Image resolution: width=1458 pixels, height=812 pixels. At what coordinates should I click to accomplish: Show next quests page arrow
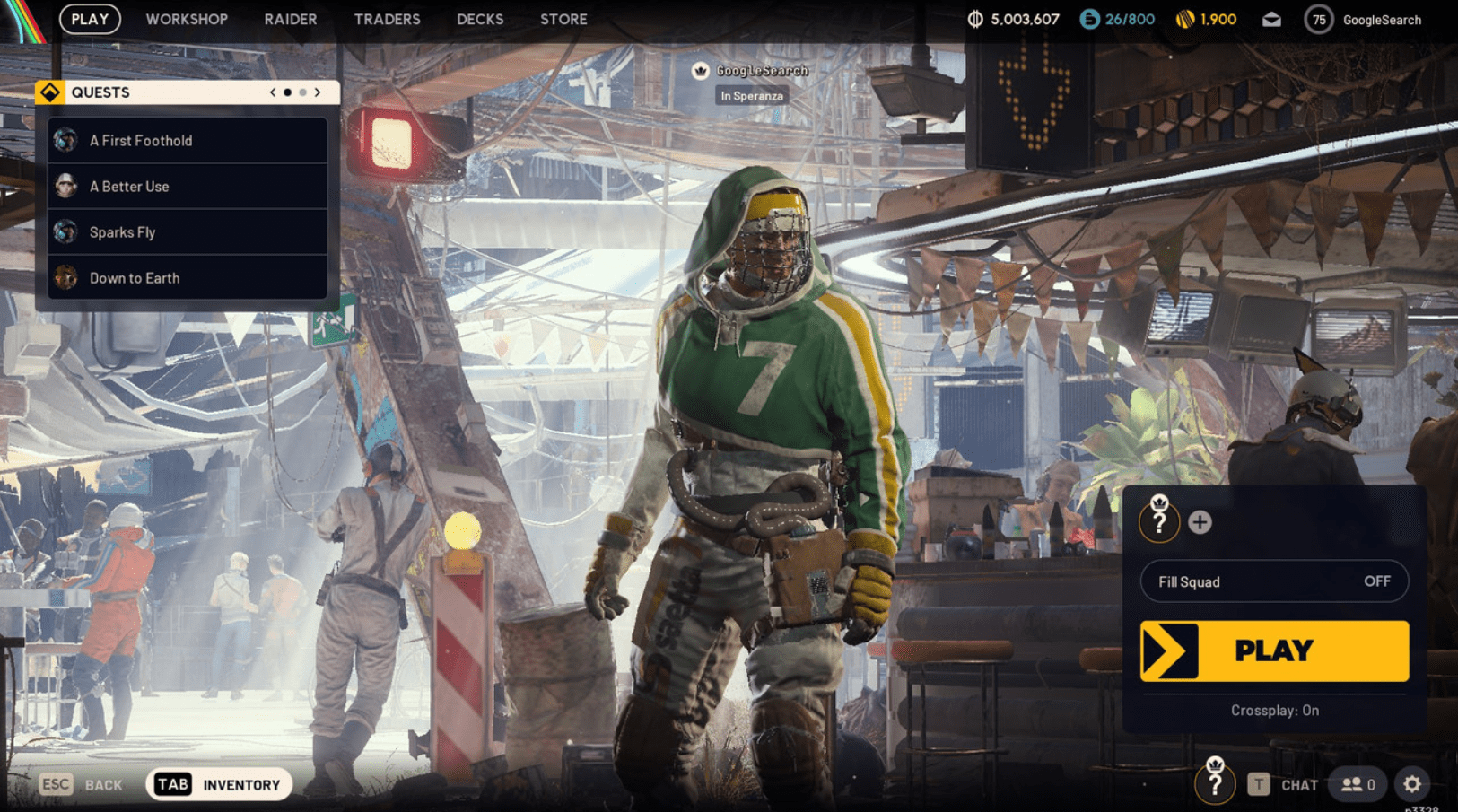click(318, 92)
